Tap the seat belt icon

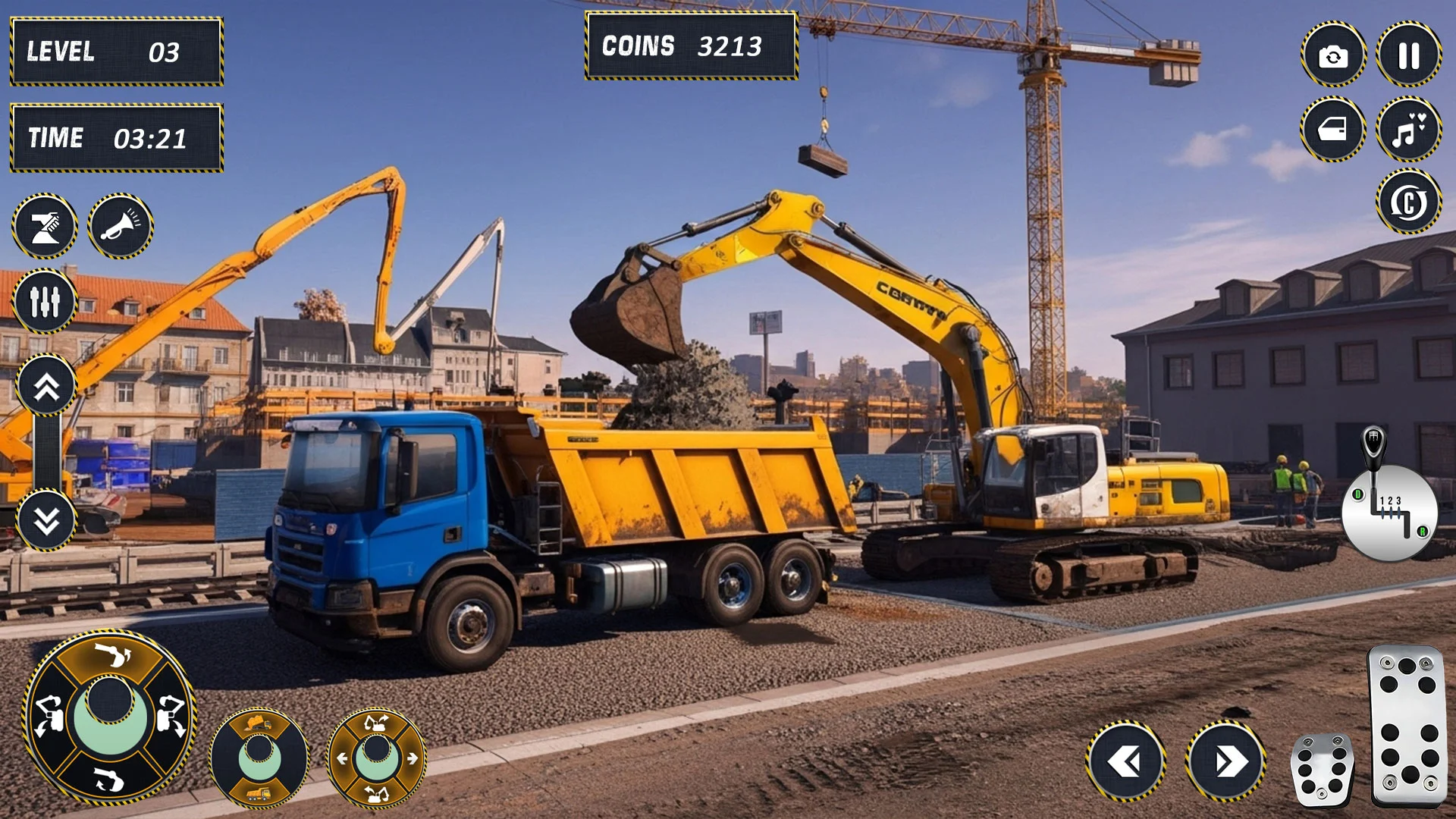pos(45,226)
